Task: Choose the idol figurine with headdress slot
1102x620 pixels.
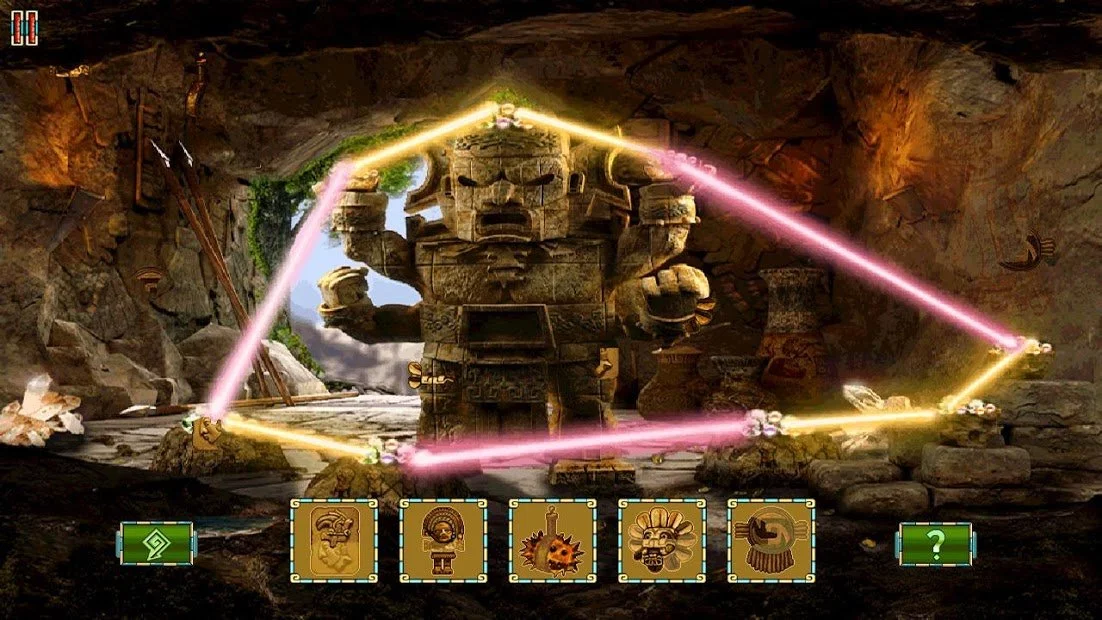Action: 443,541
